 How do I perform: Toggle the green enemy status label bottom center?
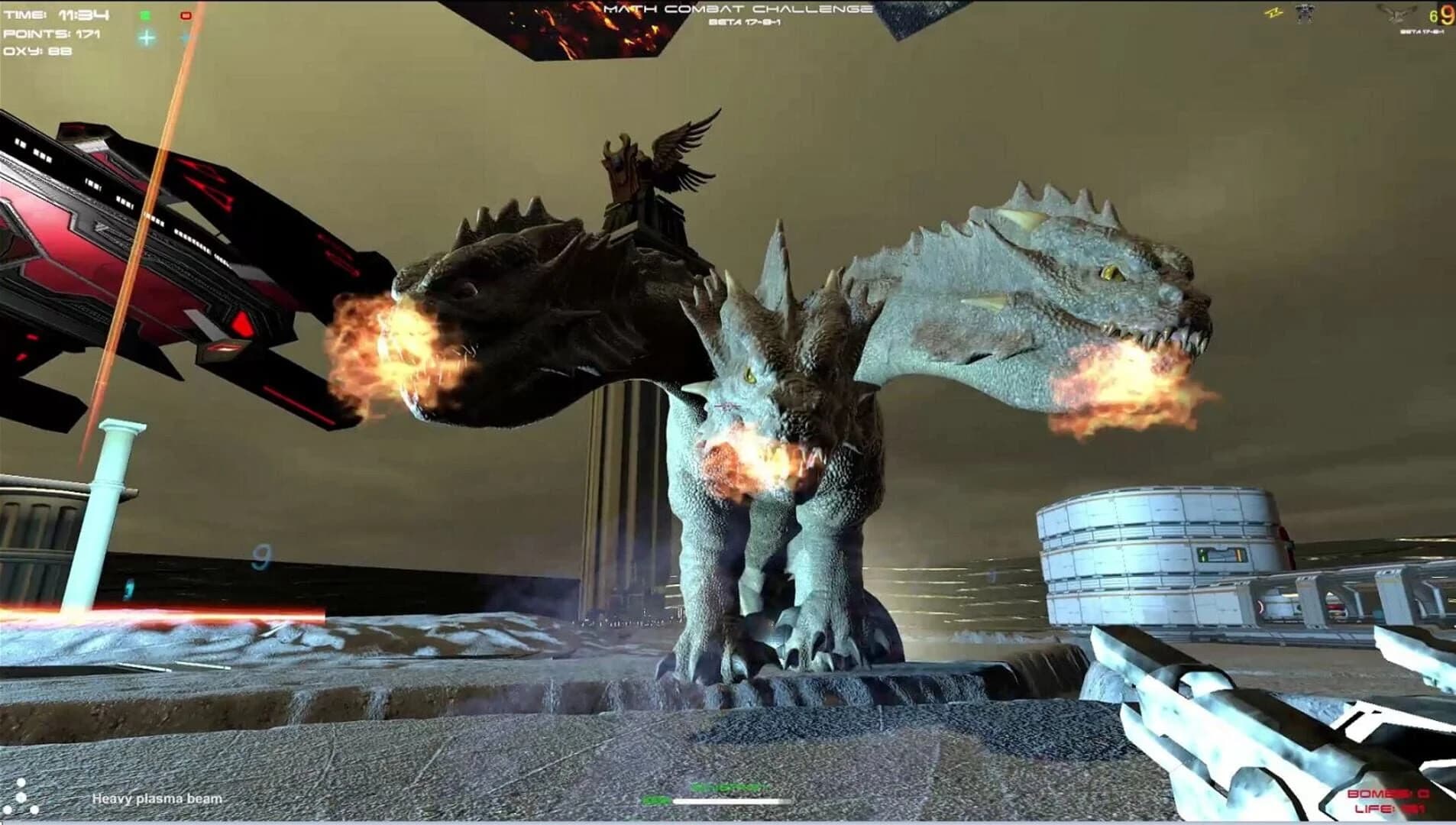click(x=730, y=788)
